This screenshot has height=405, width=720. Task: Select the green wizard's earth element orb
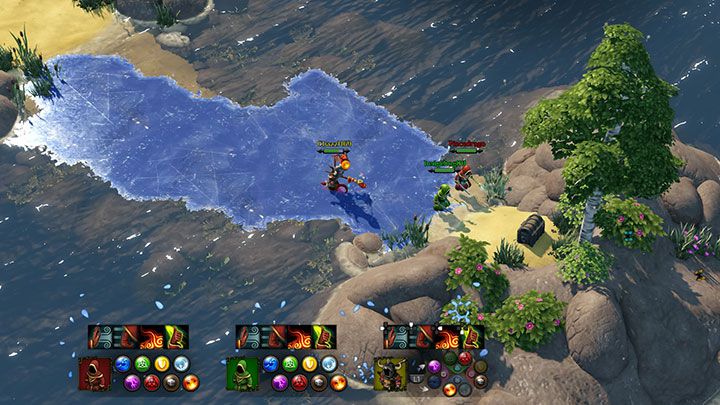coord(318,382)
